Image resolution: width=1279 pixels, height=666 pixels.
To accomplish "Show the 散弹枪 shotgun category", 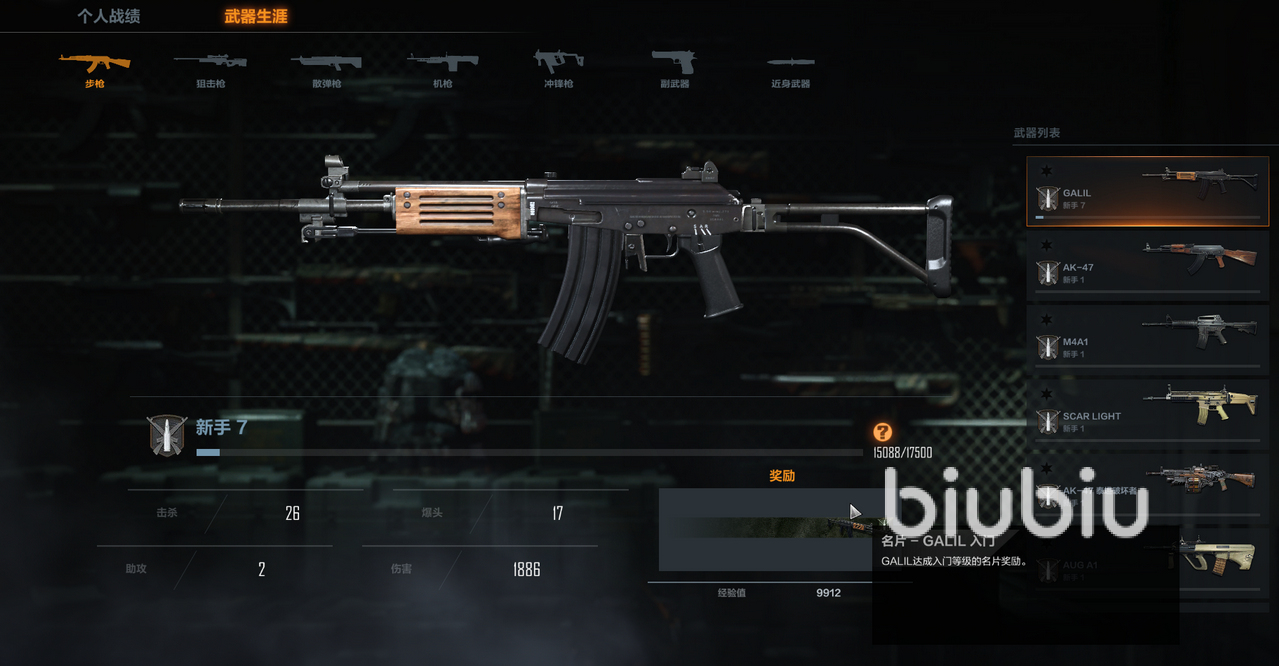I will click(326, 69).
